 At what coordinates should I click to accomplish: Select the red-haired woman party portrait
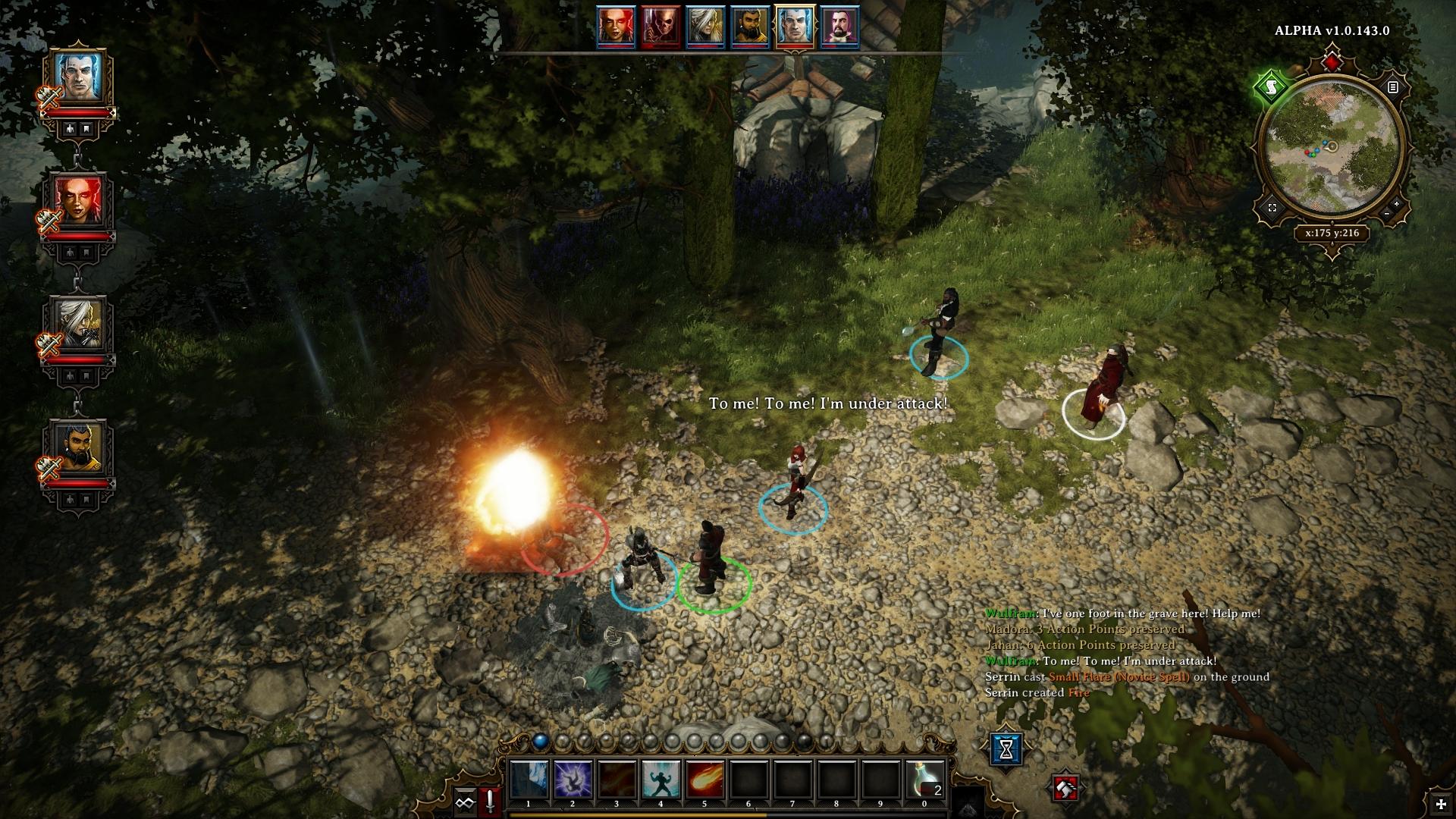[x=79, y=200]
